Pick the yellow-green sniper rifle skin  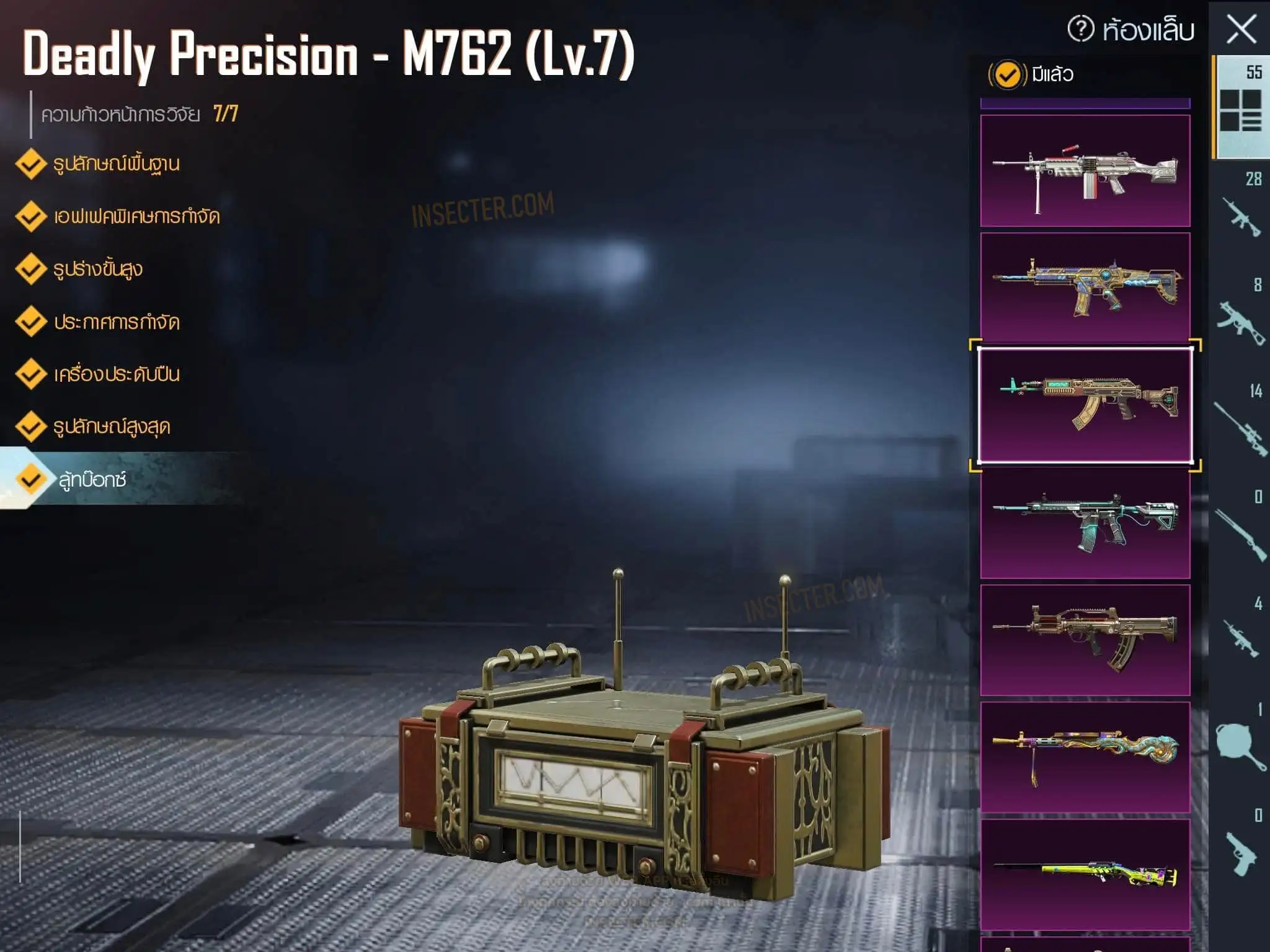point(1085,874)
